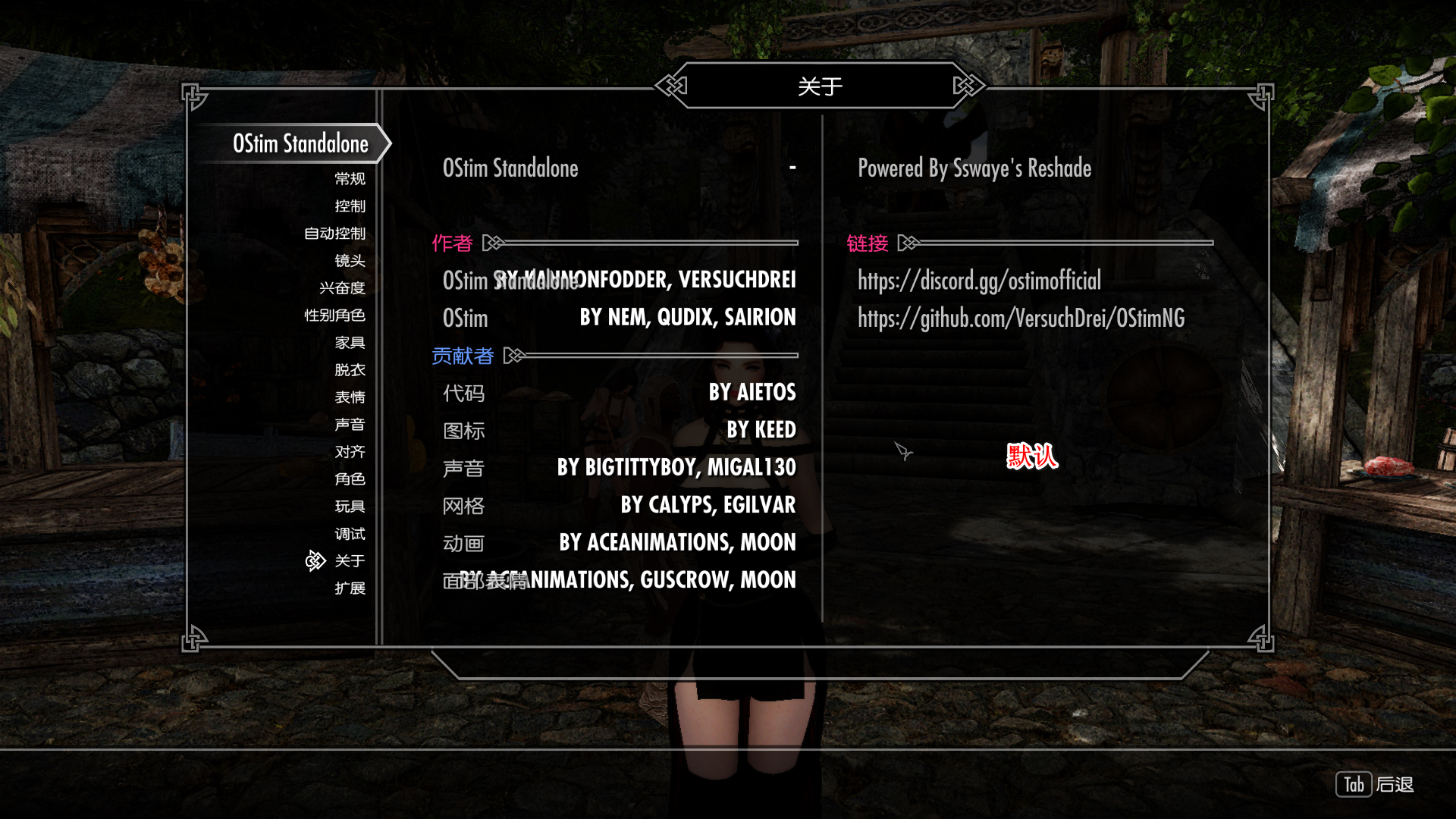1456x819 pixels.
Task: Open the 扩展 page
Action: pos(350,588)
